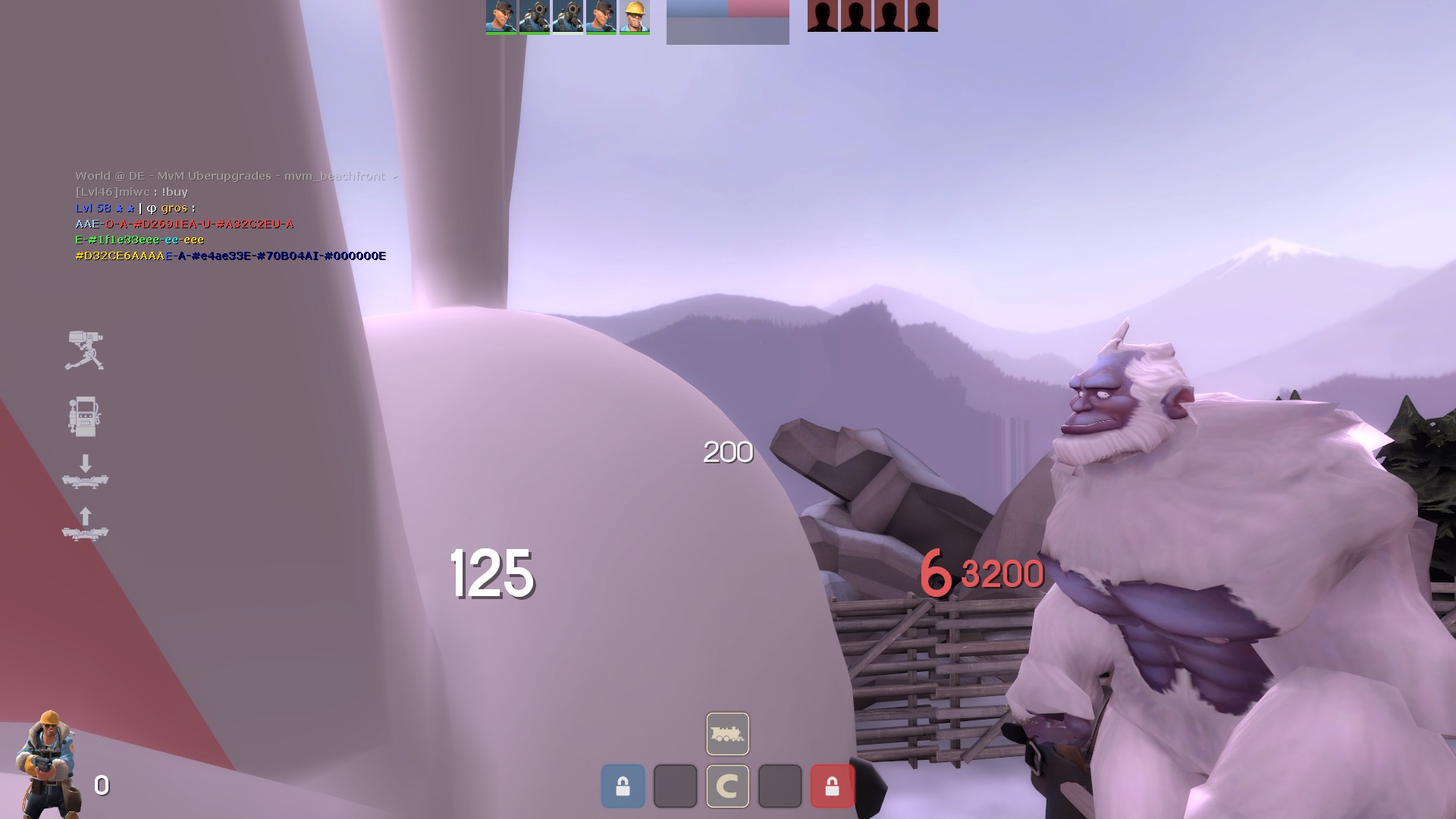Click the teleporter exit icon with up arrow
The height and width of the screenshot is (819, 1456).
pyautogui.click(x=85, y=524)
